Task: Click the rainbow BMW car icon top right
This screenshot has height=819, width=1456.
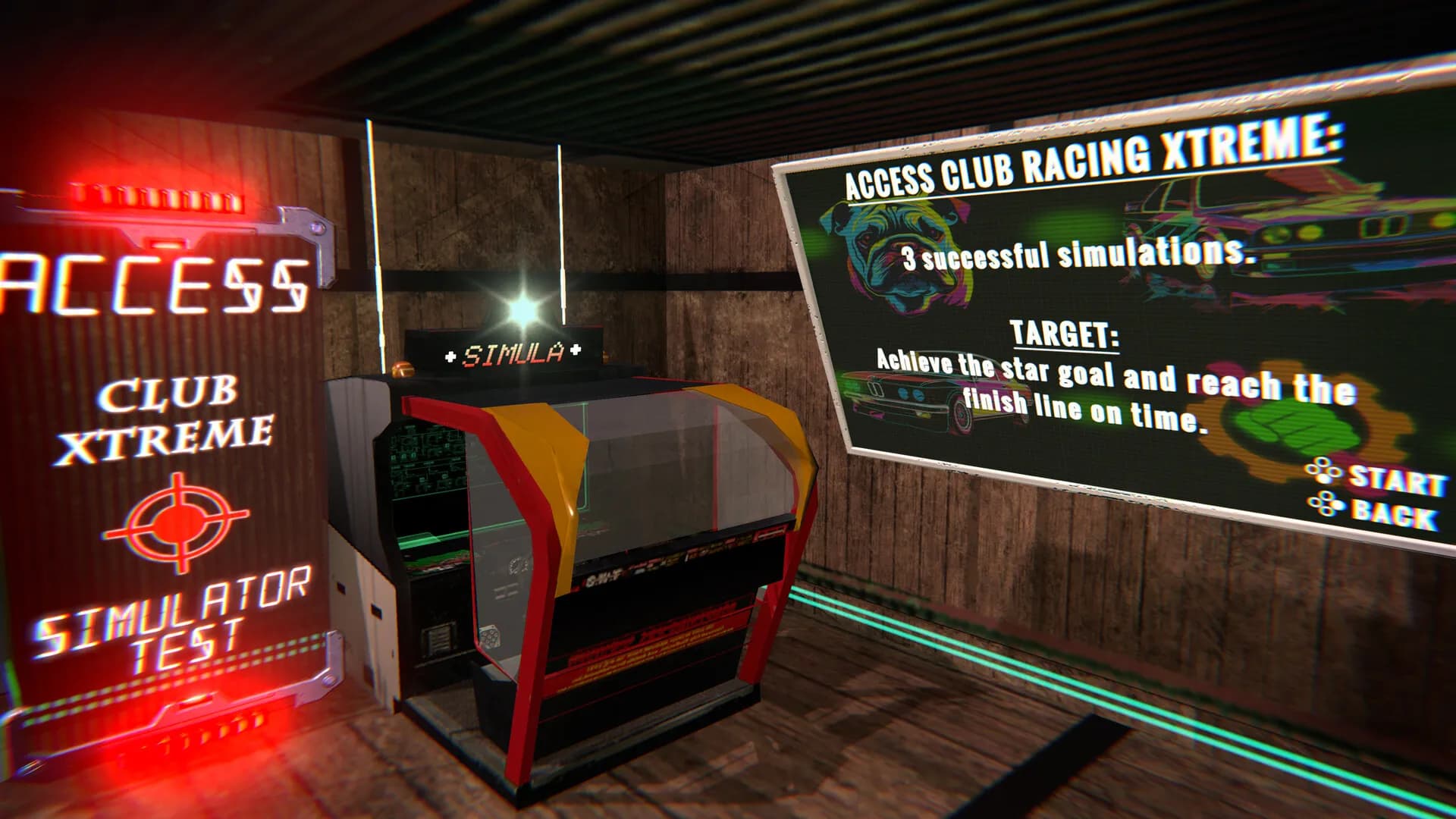Action: pos(1289,227)
